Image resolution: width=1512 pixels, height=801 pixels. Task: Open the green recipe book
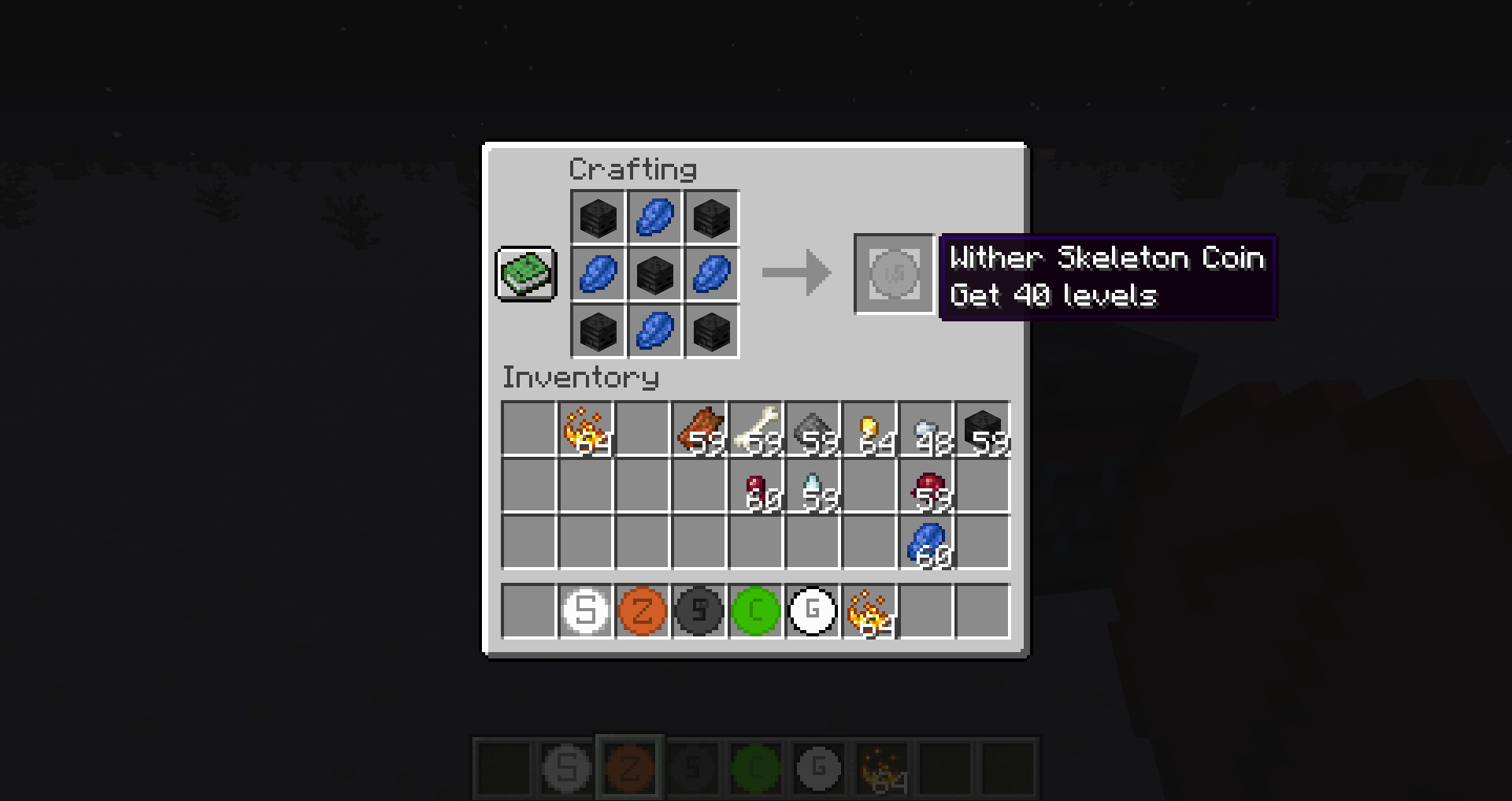[x=526, y=274]
